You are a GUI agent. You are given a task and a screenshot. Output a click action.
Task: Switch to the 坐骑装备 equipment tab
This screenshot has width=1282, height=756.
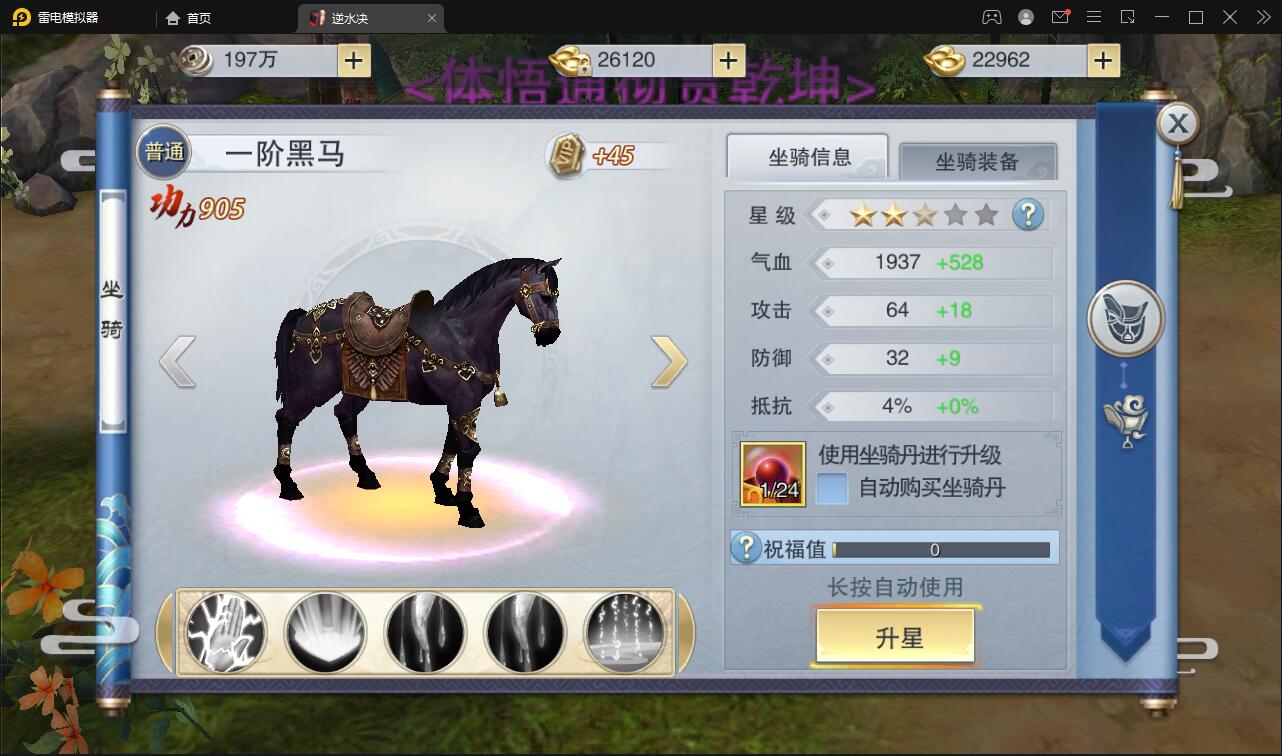977,161
